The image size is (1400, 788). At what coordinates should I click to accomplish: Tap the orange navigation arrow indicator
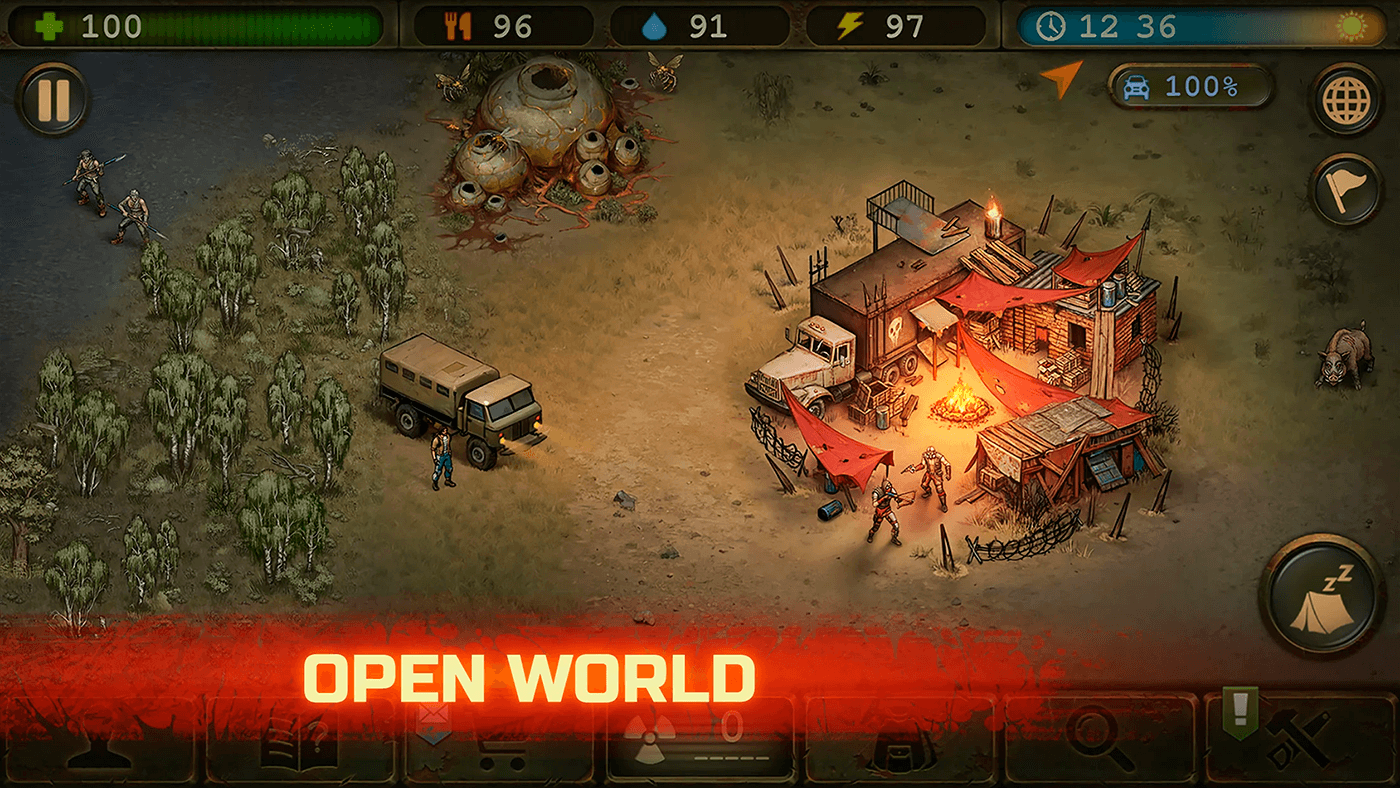click(1062, 79)
